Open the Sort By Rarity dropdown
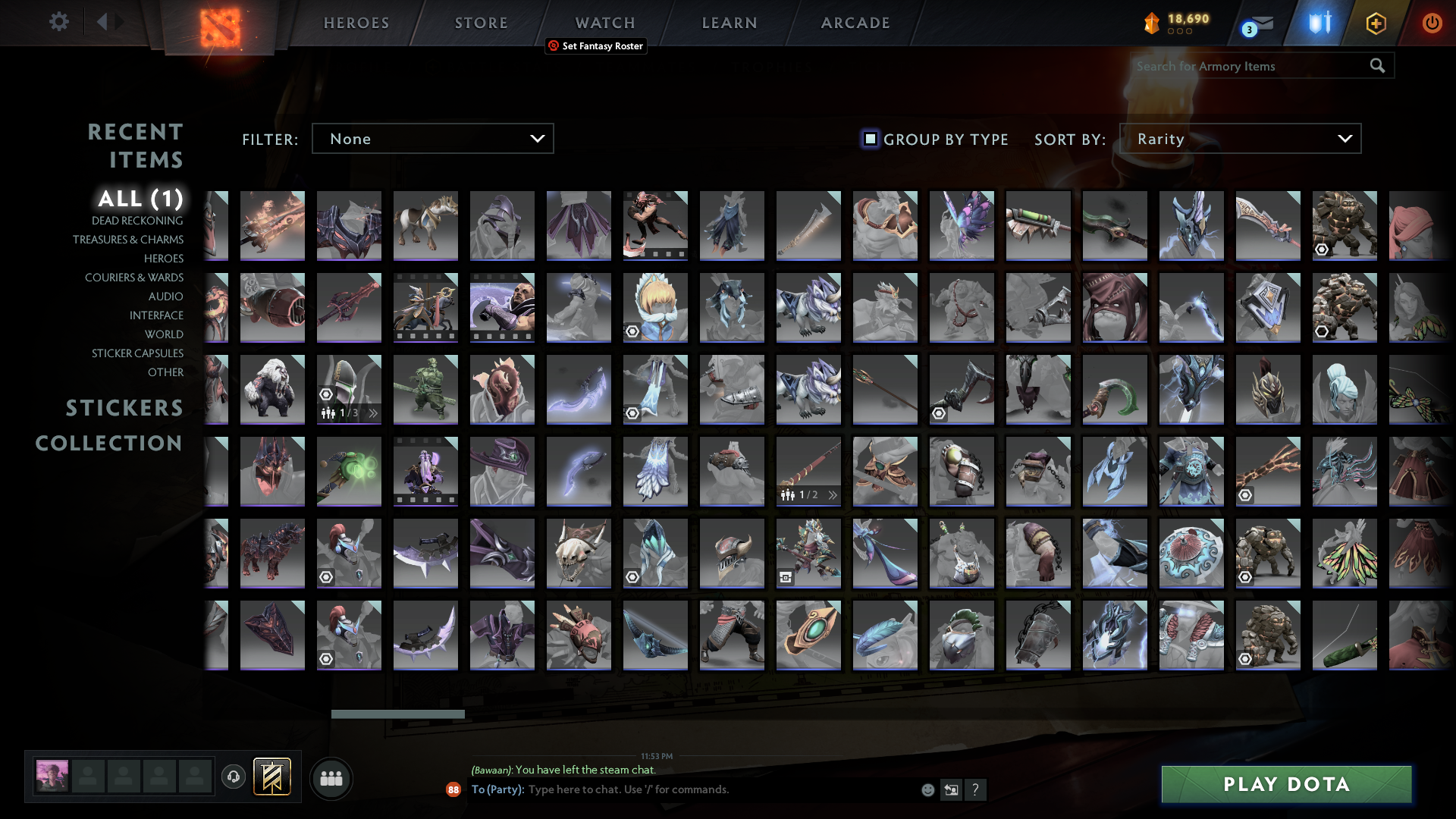The image size is (1456, 819). point(1240,138)
